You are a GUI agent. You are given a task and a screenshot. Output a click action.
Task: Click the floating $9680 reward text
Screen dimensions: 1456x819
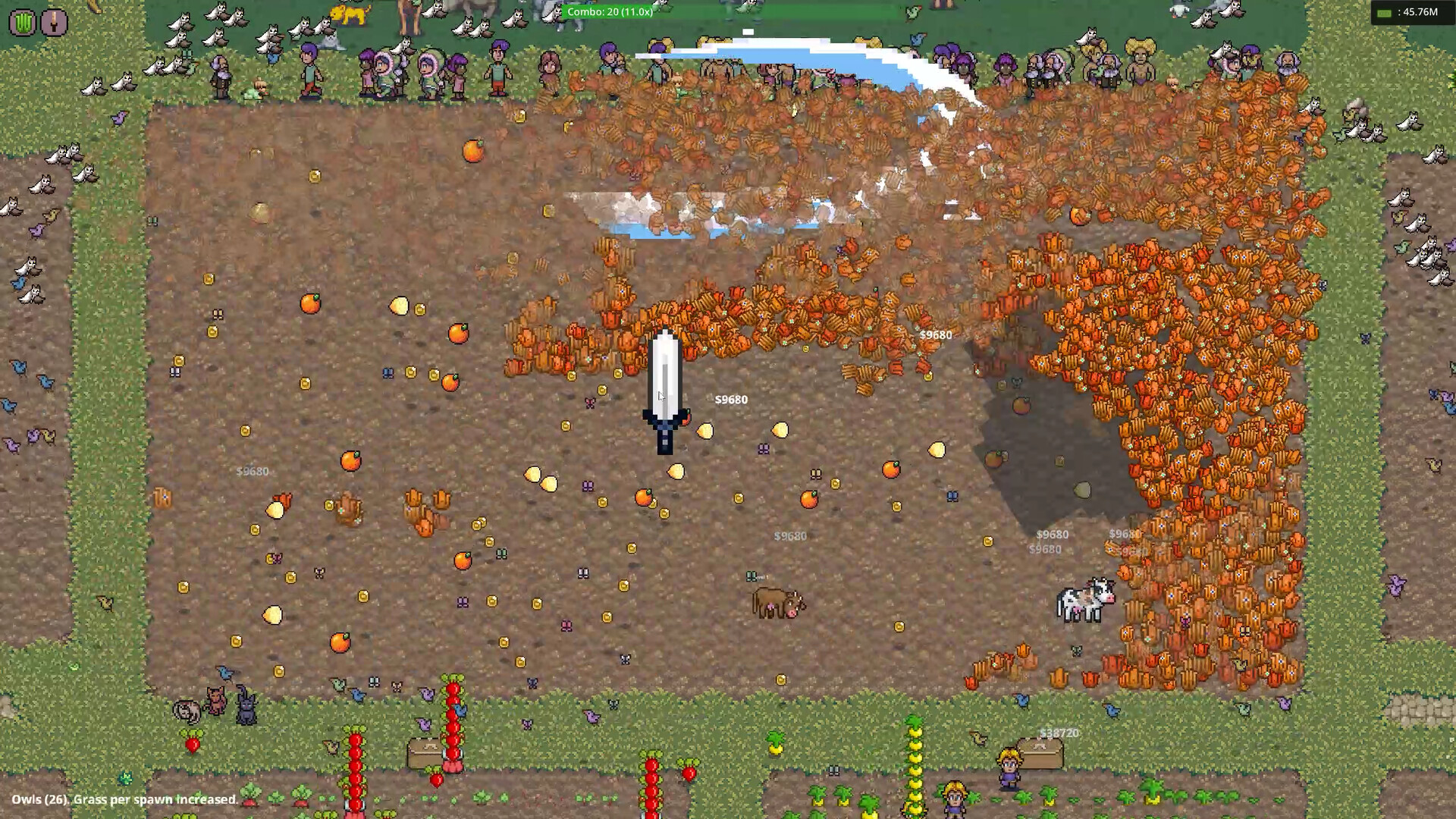click(x=731, y=399)
